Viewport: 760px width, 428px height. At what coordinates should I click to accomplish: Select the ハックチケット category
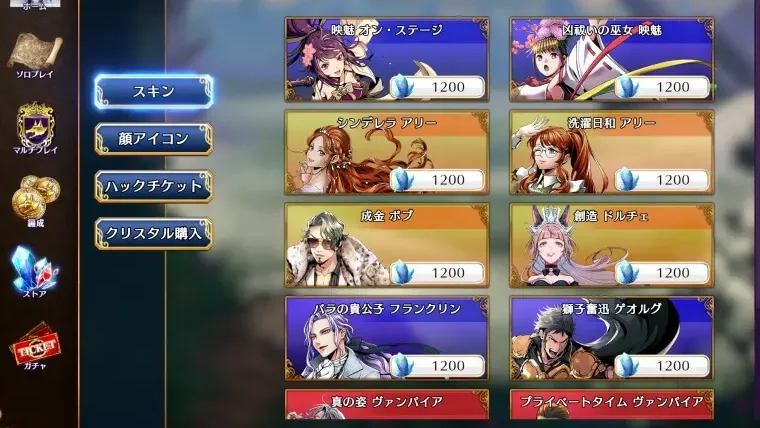point(153,185)
